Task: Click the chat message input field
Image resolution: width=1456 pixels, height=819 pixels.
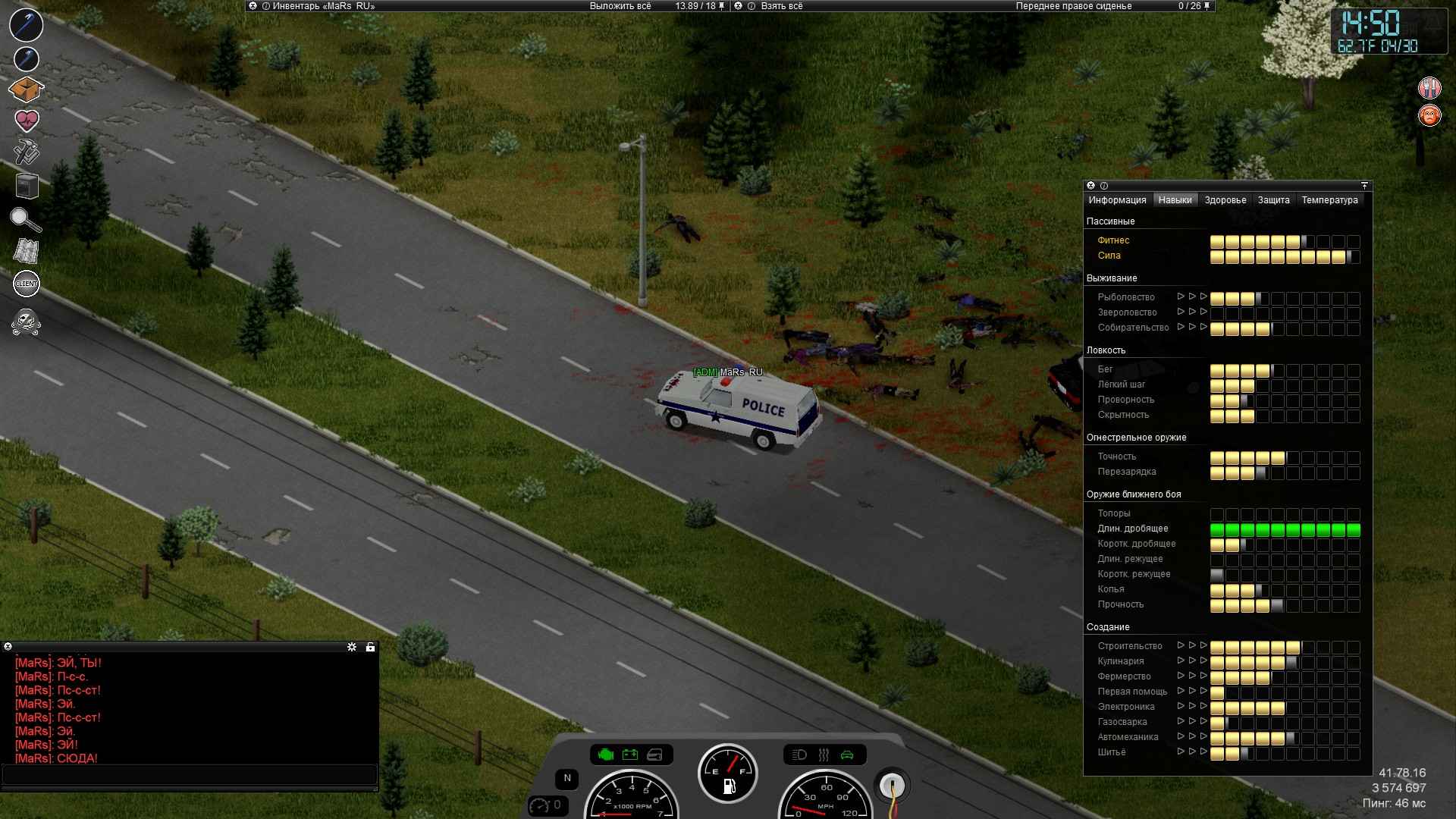Action: tap(190, 774)
